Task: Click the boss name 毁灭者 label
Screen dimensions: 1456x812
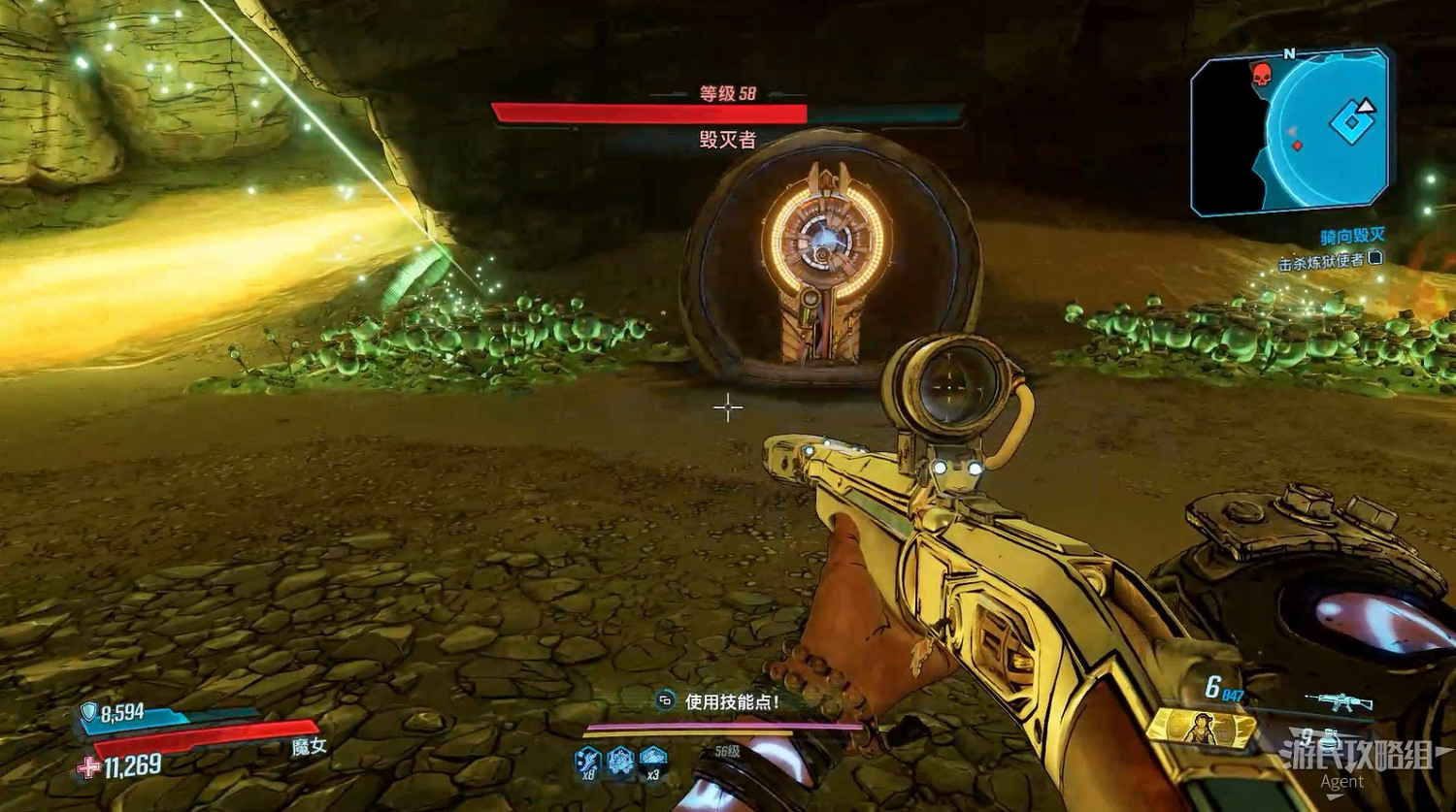Action: tap(726, 136)
